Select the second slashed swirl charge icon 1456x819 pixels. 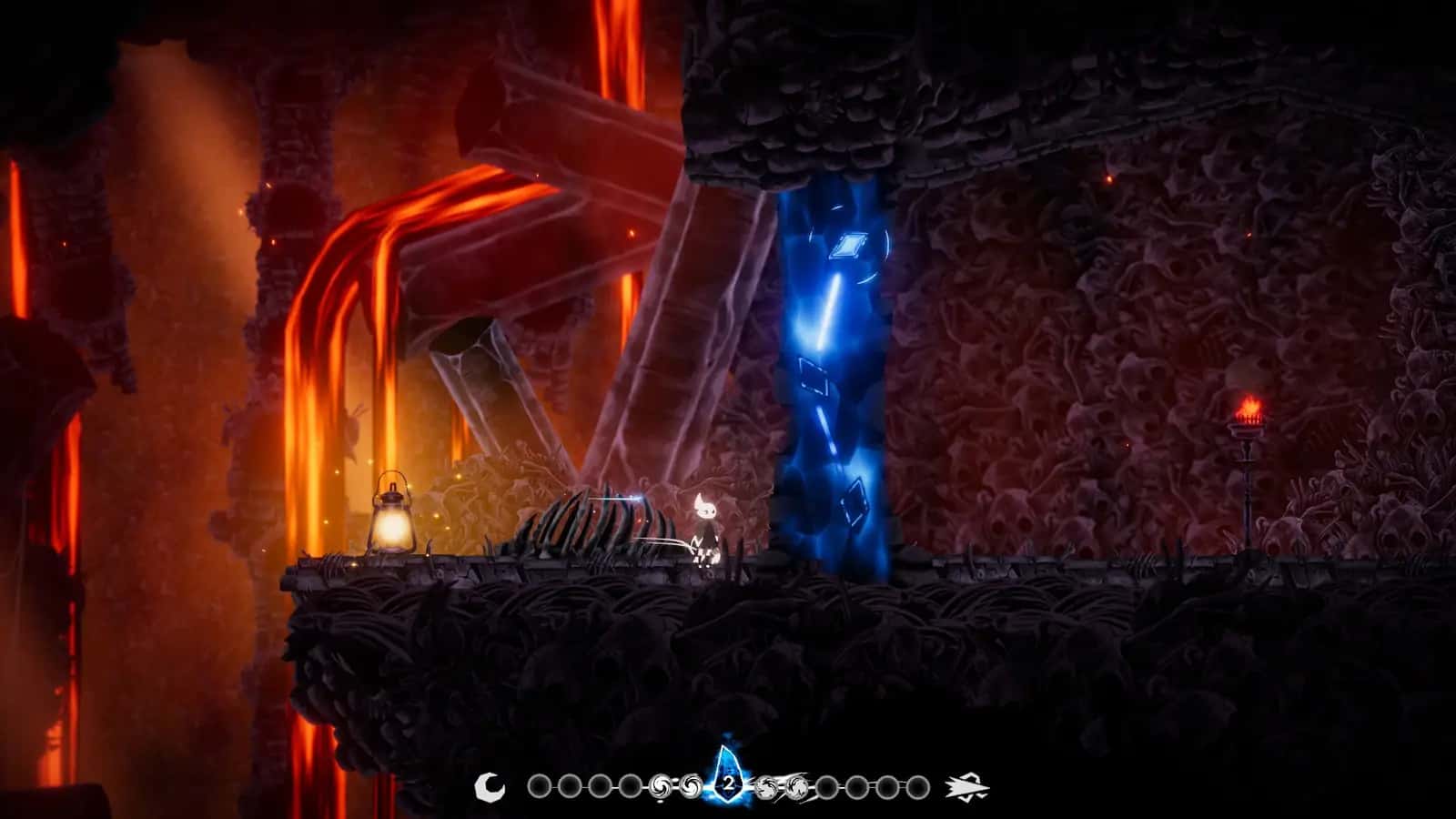(x=797, y=786)
